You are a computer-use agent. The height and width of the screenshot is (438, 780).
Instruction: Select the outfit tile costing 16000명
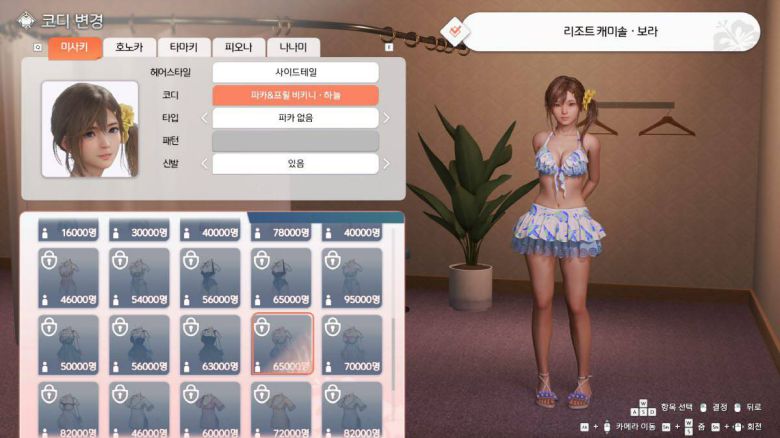point(69,231)
